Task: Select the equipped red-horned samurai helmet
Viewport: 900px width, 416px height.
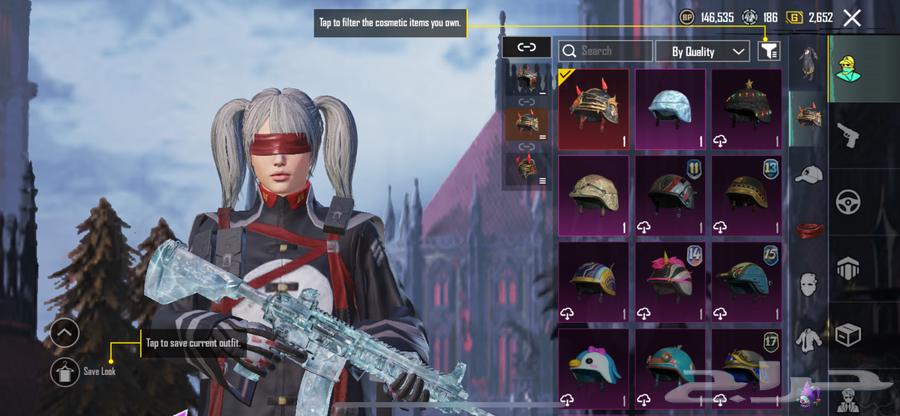Action: (x=593, y=109)
